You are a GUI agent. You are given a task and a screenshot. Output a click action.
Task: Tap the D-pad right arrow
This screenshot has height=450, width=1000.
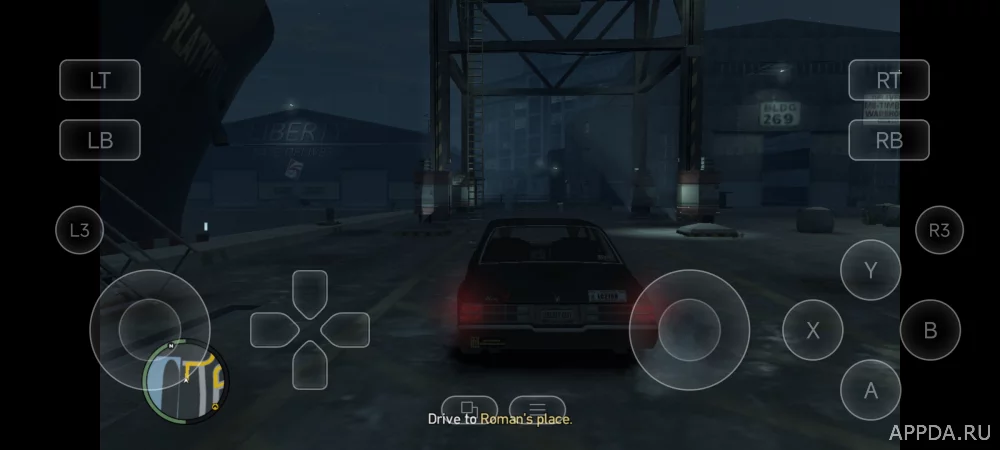[347, 329]
